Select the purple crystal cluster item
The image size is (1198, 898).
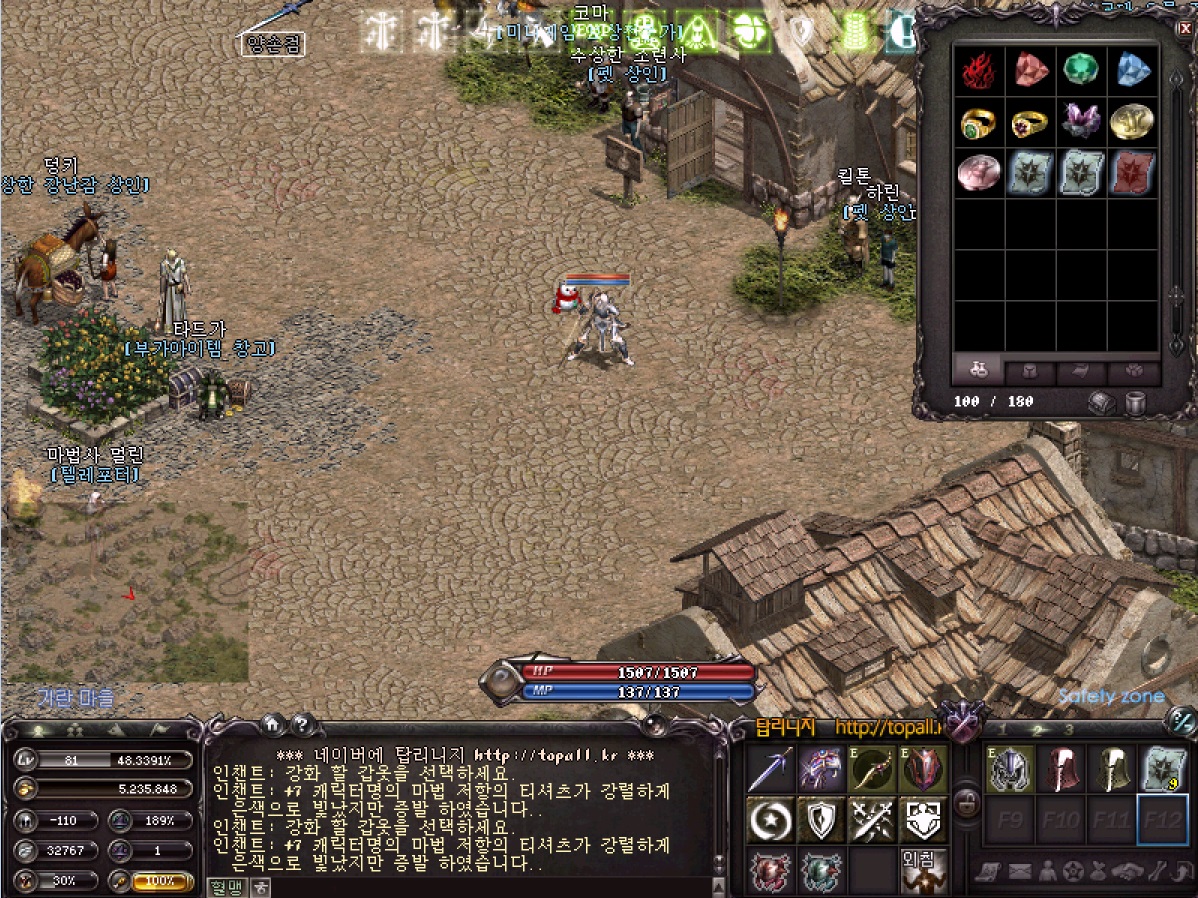[x=1081, y=121]
